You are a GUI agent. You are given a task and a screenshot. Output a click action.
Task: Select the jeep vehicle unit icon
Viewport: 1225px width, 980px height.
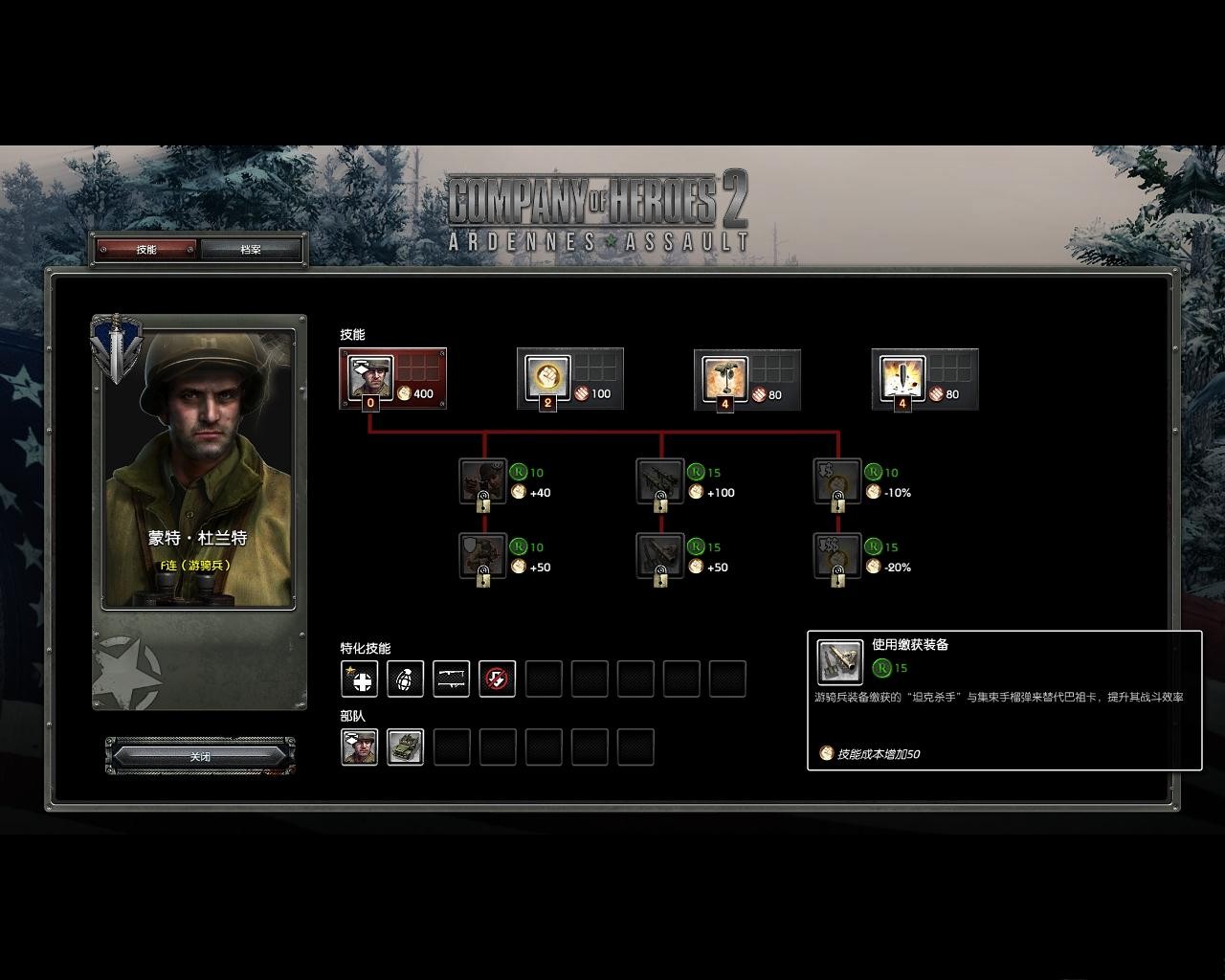(x=406, y=747)
